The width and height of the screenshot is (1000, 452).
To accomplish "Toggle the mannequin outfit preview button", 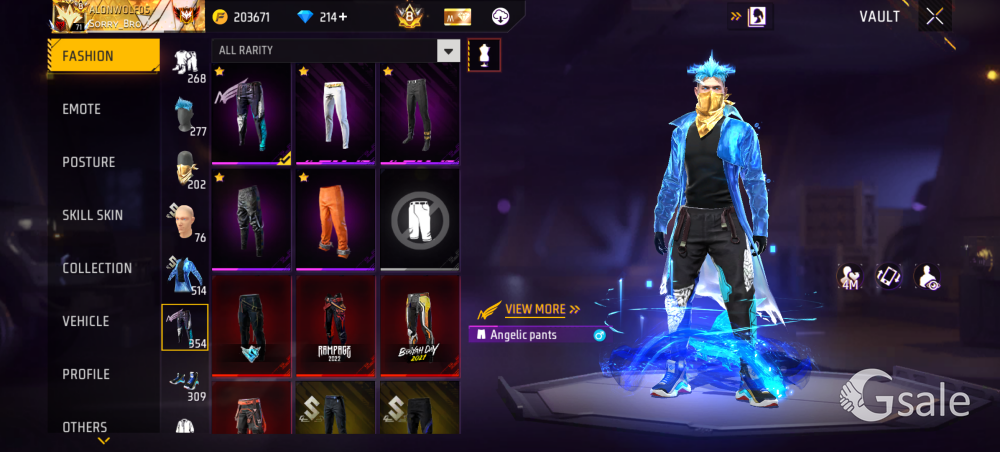I will [484, 54].
